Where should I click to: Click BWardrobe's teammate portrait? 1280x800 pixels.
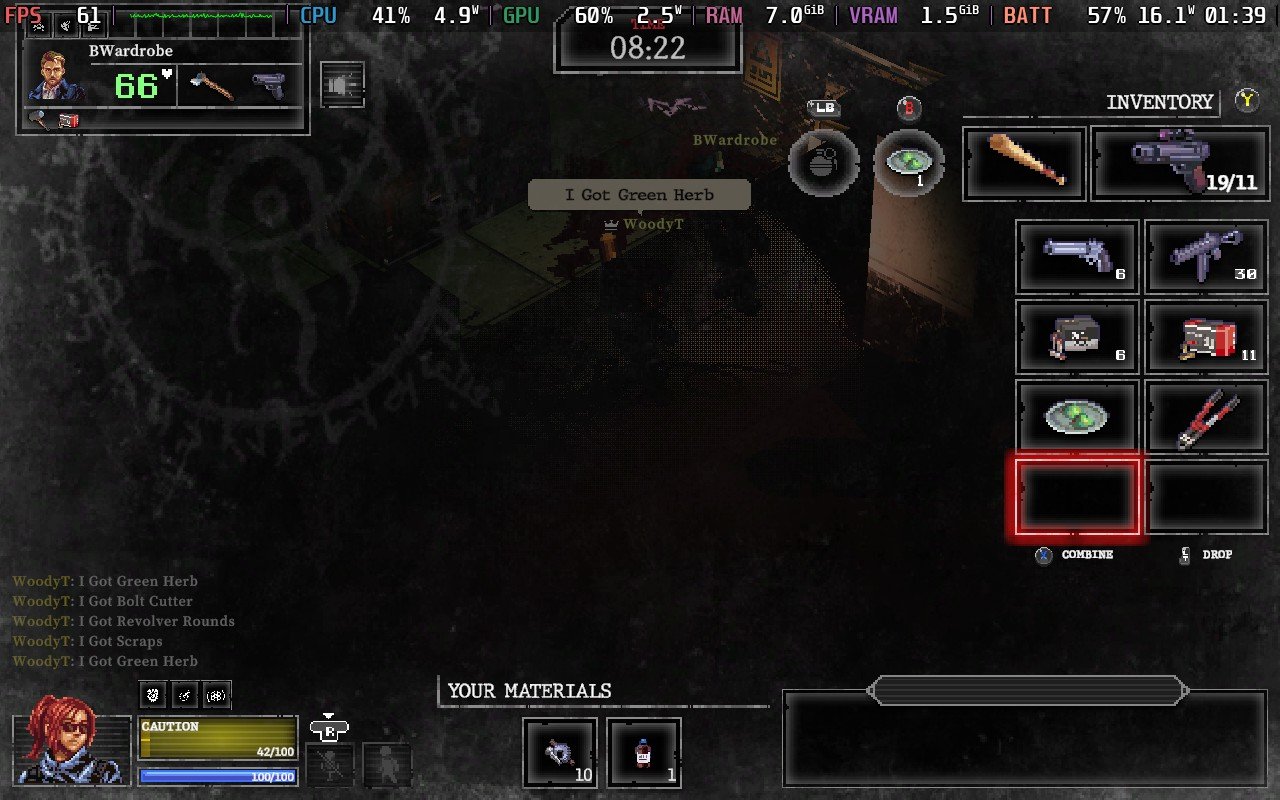pyautogui.click(x=57, y=76)
